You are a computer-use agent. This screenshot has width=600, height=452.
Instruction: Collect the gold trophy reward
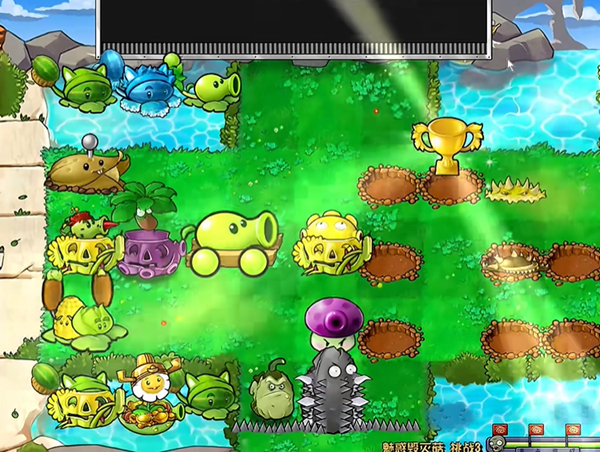(x=447, y=146)
